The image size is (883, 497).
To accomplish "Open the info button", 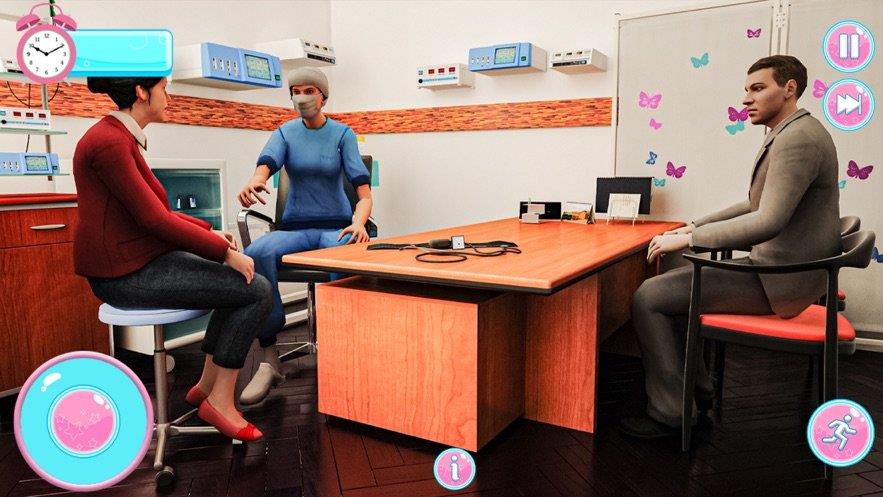I will (x=454, y=468).
